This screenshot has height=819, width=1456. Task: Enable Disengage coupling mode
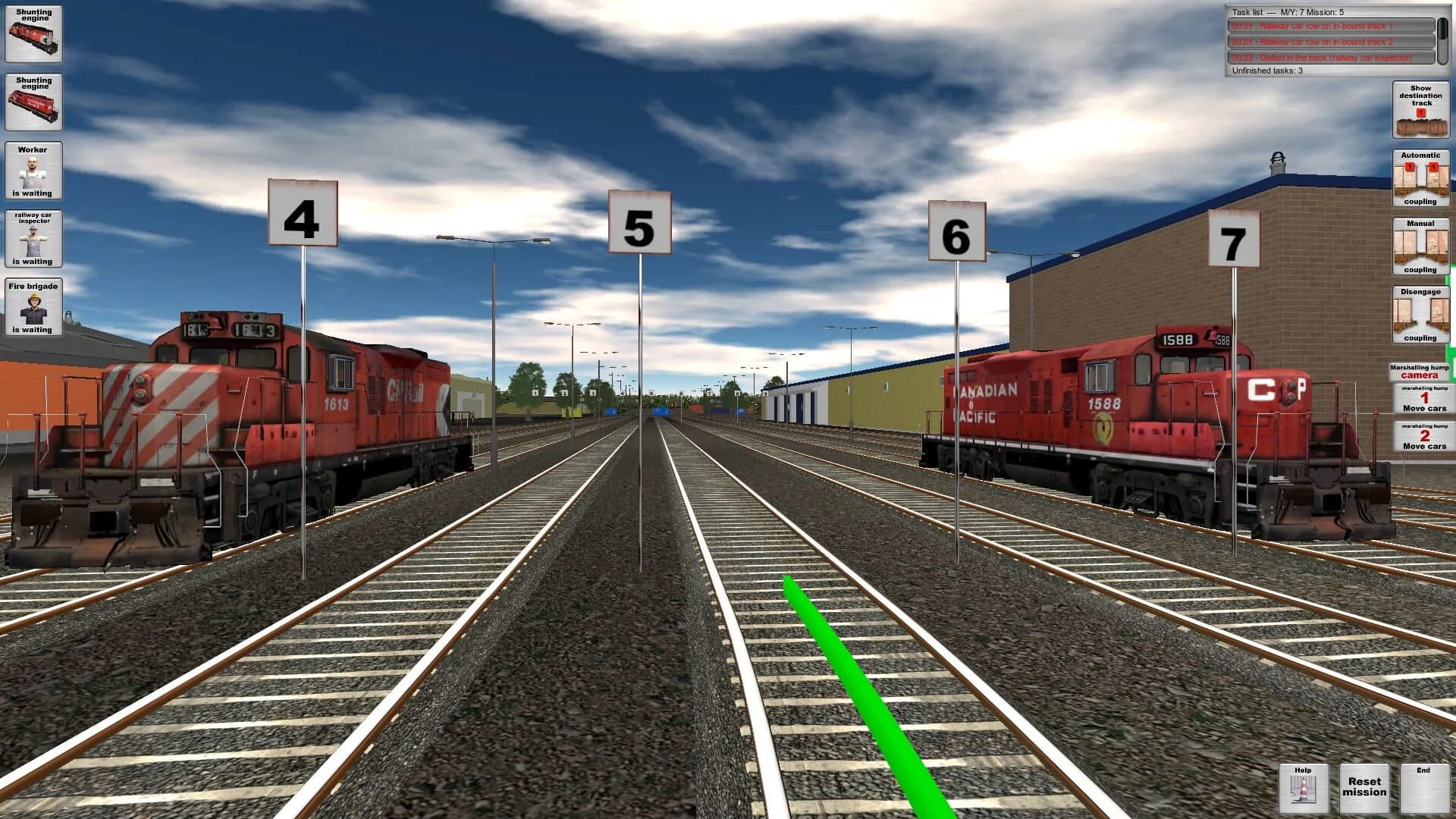[1421, 313]
